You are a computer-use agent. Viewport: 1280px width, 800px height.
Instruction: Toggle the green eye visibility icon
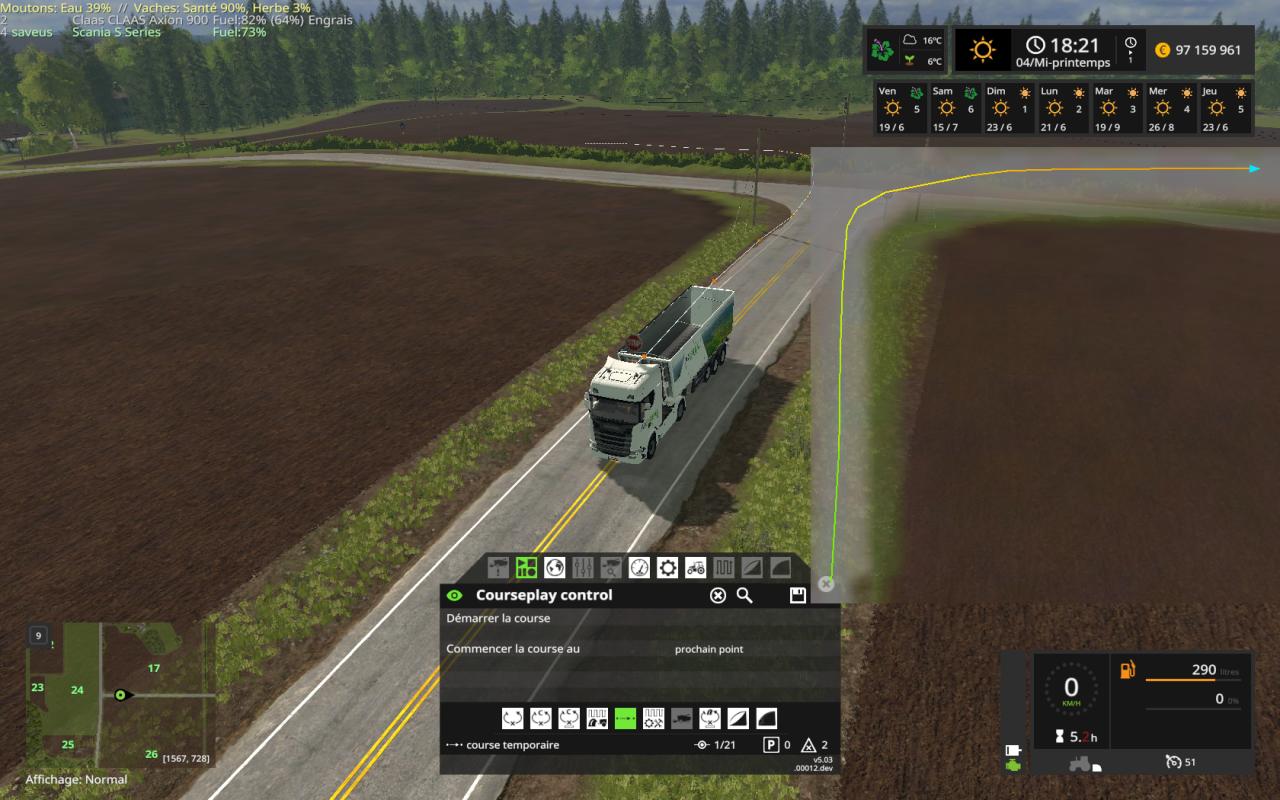455,596
